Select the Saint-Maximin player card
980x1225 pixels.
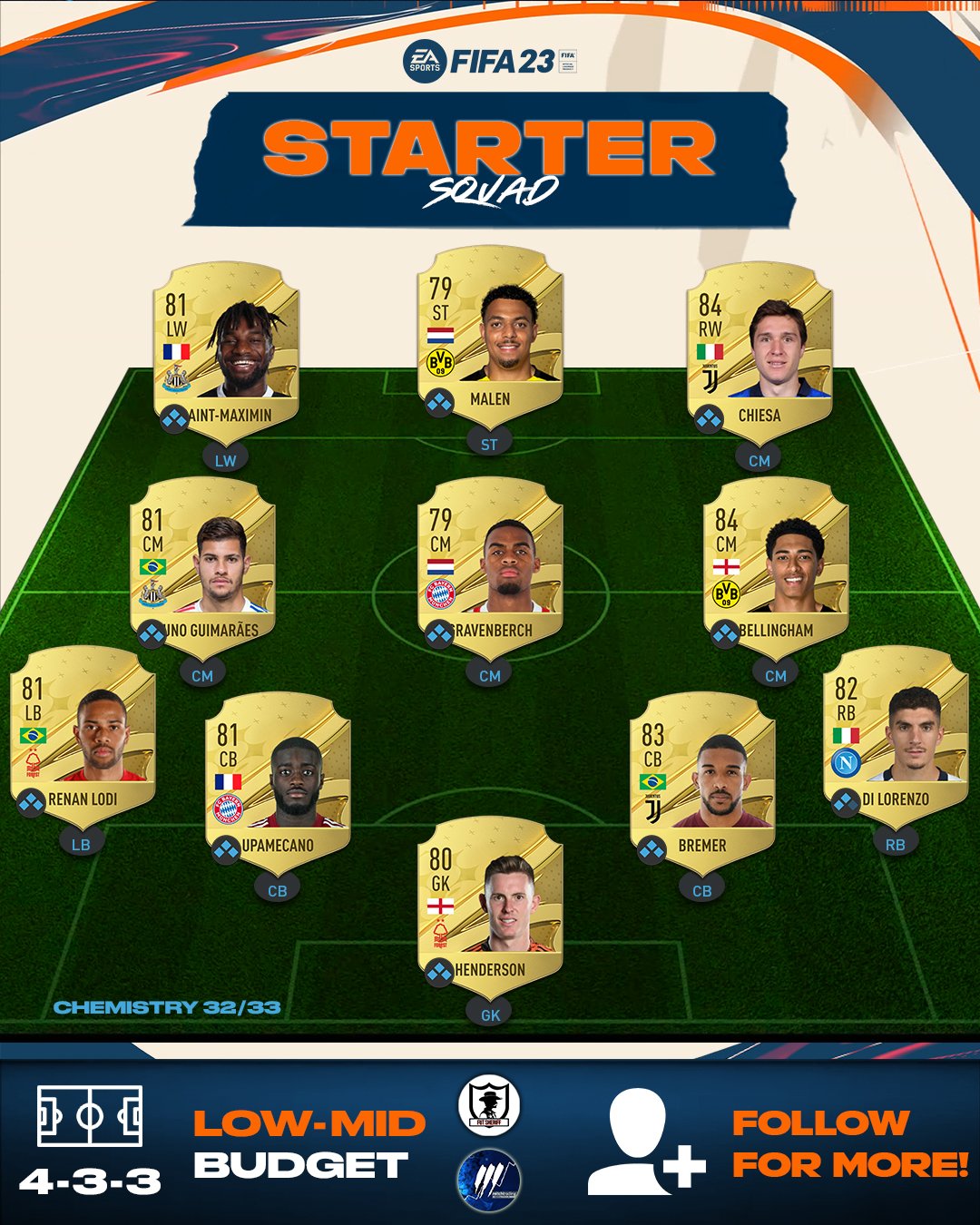[x=226, y=349]
